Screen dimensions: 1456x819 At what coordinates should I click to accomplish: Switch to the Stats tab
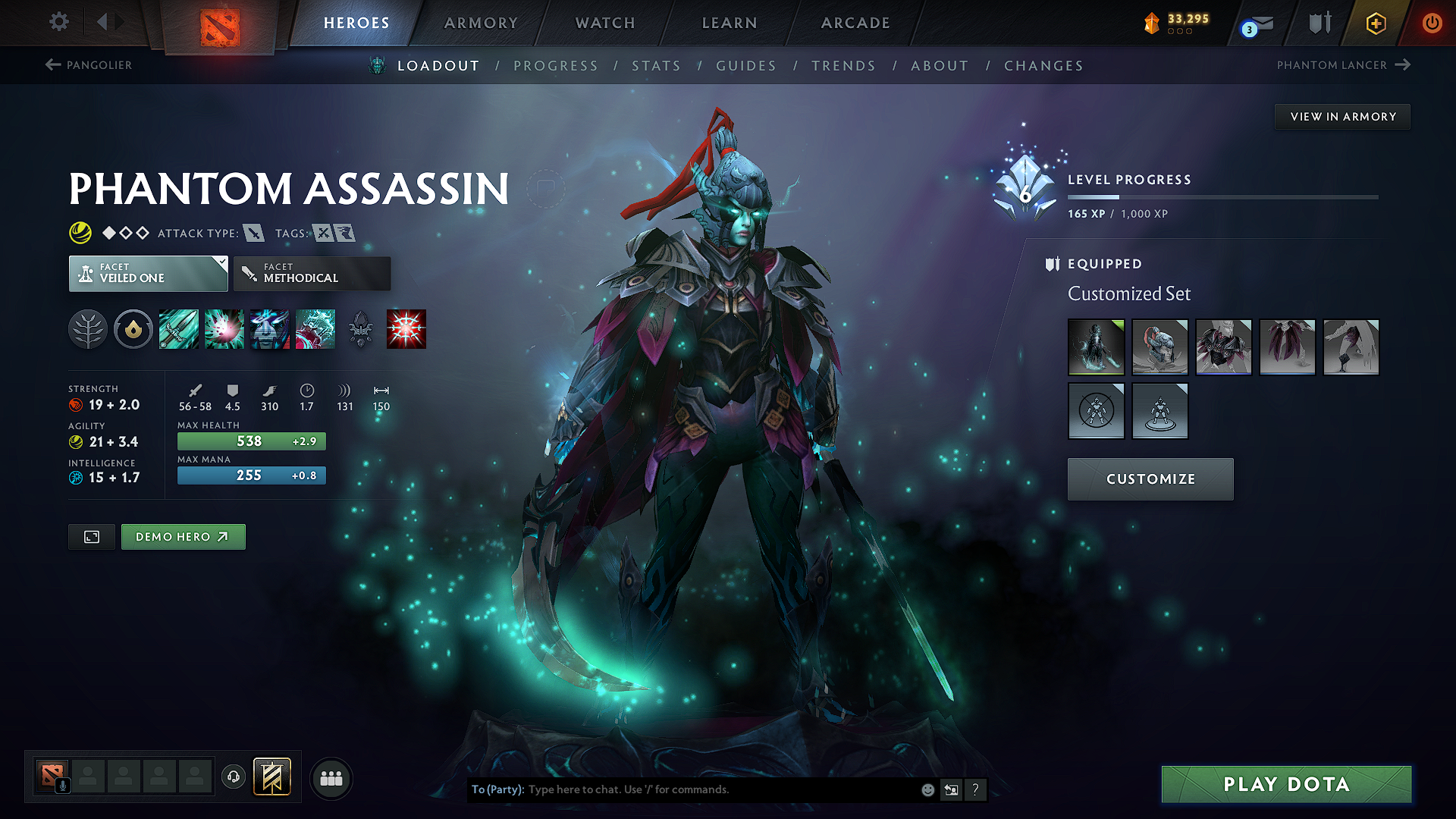click(x=657, y=65)
